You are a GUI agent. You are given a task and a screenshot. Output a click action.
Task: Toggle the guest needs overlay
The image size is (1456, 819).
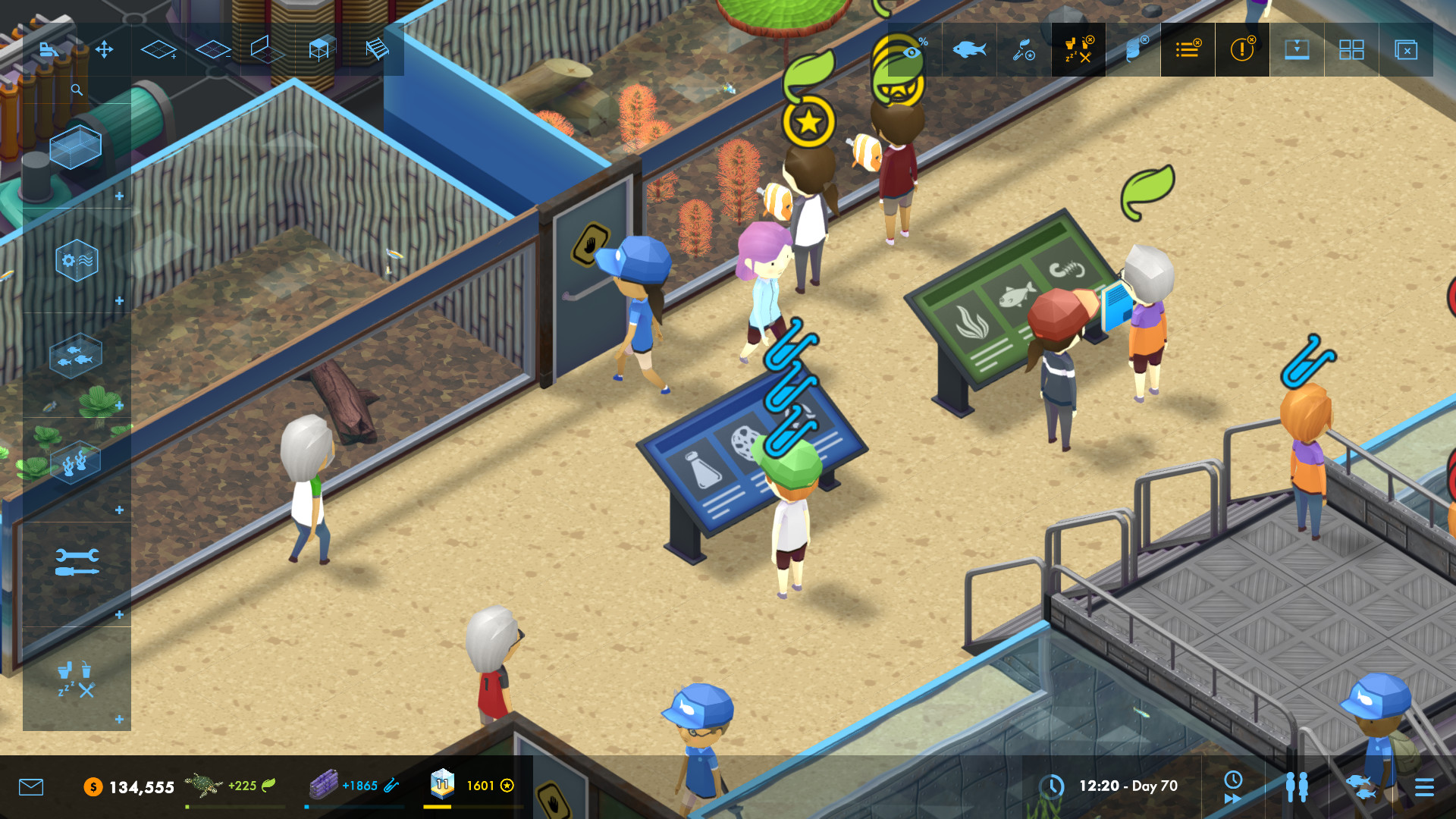point(1078,50)
